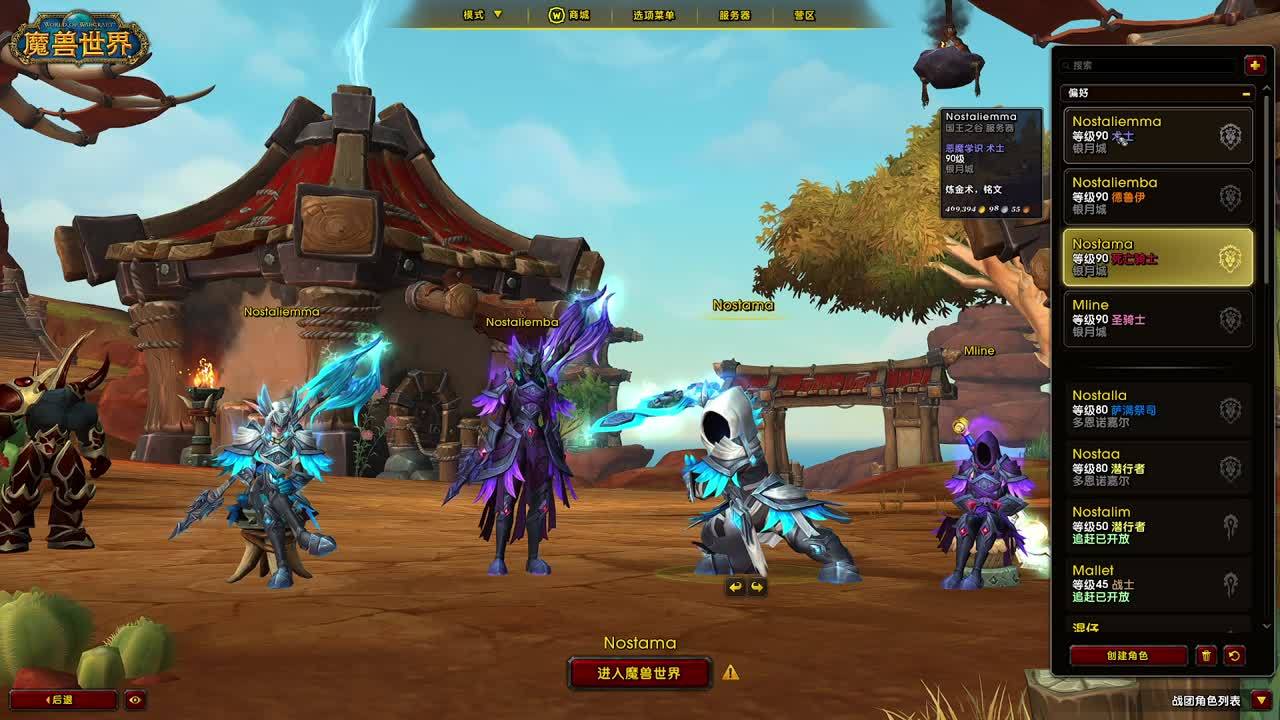Open the 服务器 realm selection
Screen dimensions: 1280x720
point(735,15)
